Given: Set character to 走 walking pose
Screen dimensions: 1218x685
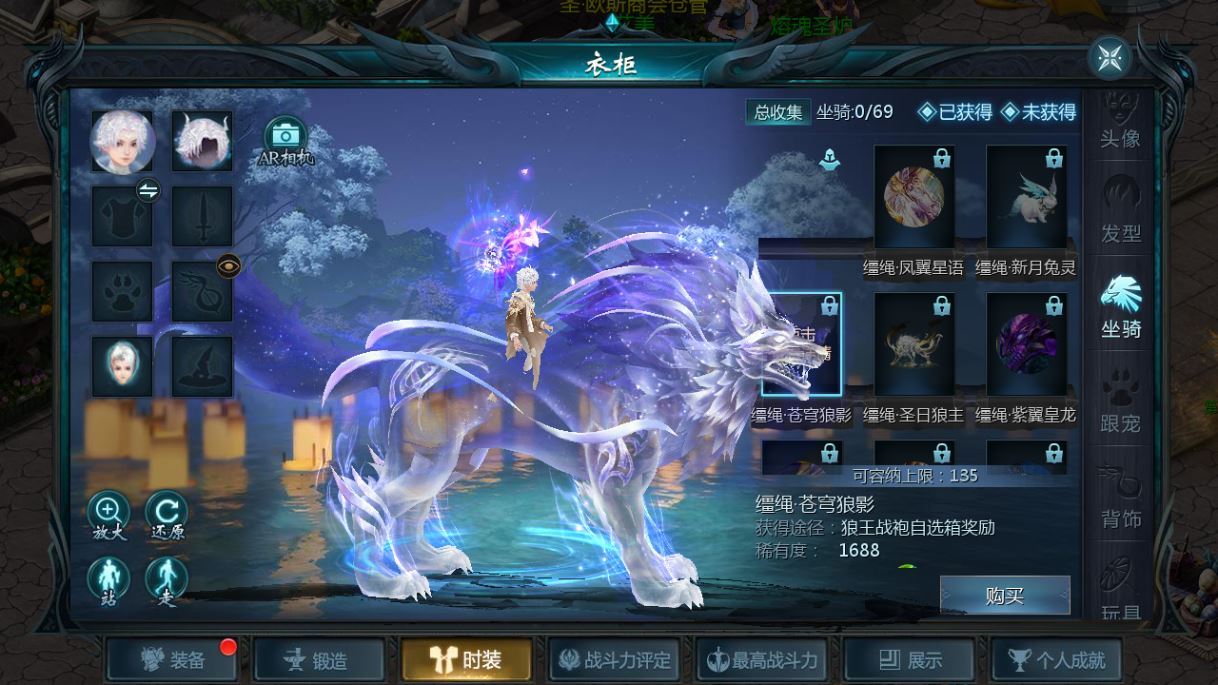Looking at the screenshot, I should (x=167, y=581).
